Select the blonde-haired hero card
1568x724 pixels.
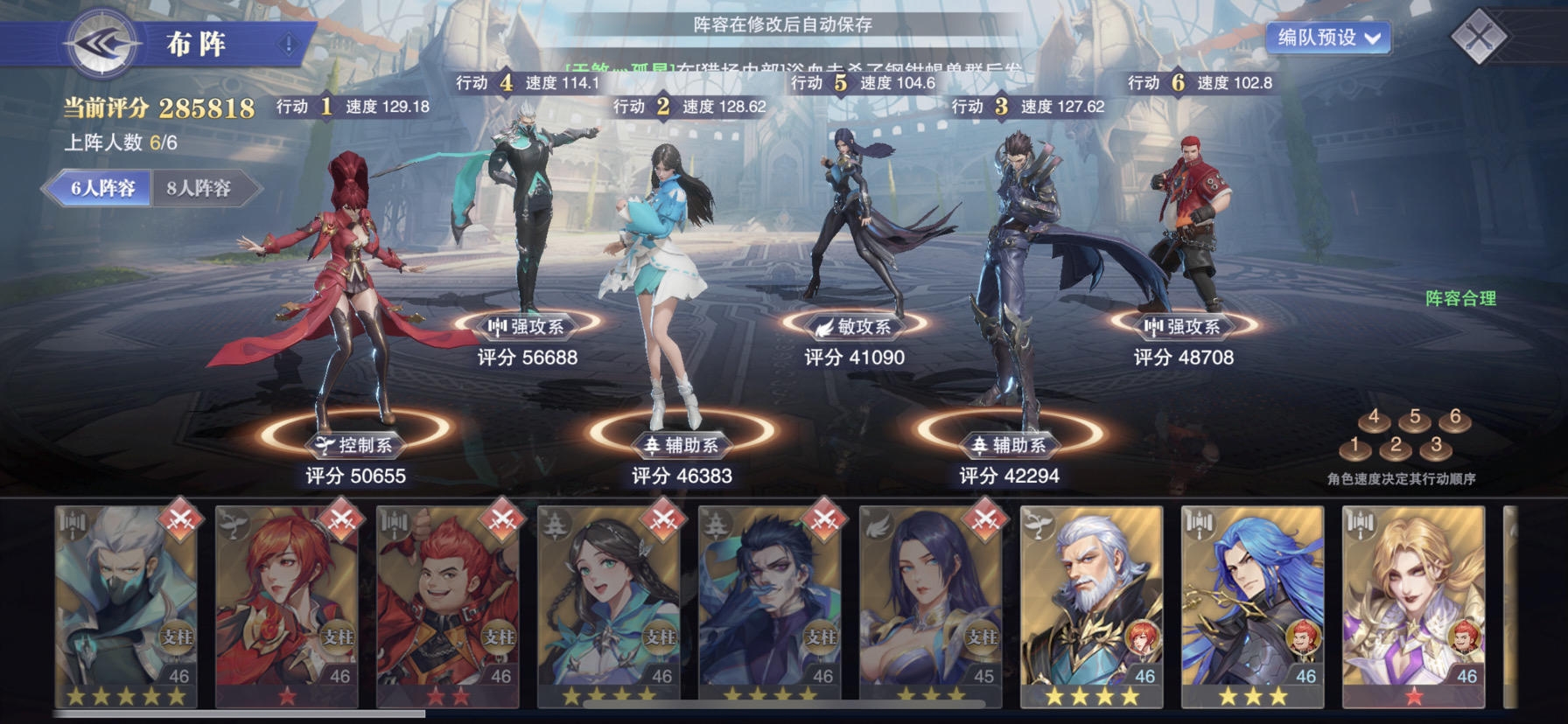pyautogui.click(x=1414, y=605)
